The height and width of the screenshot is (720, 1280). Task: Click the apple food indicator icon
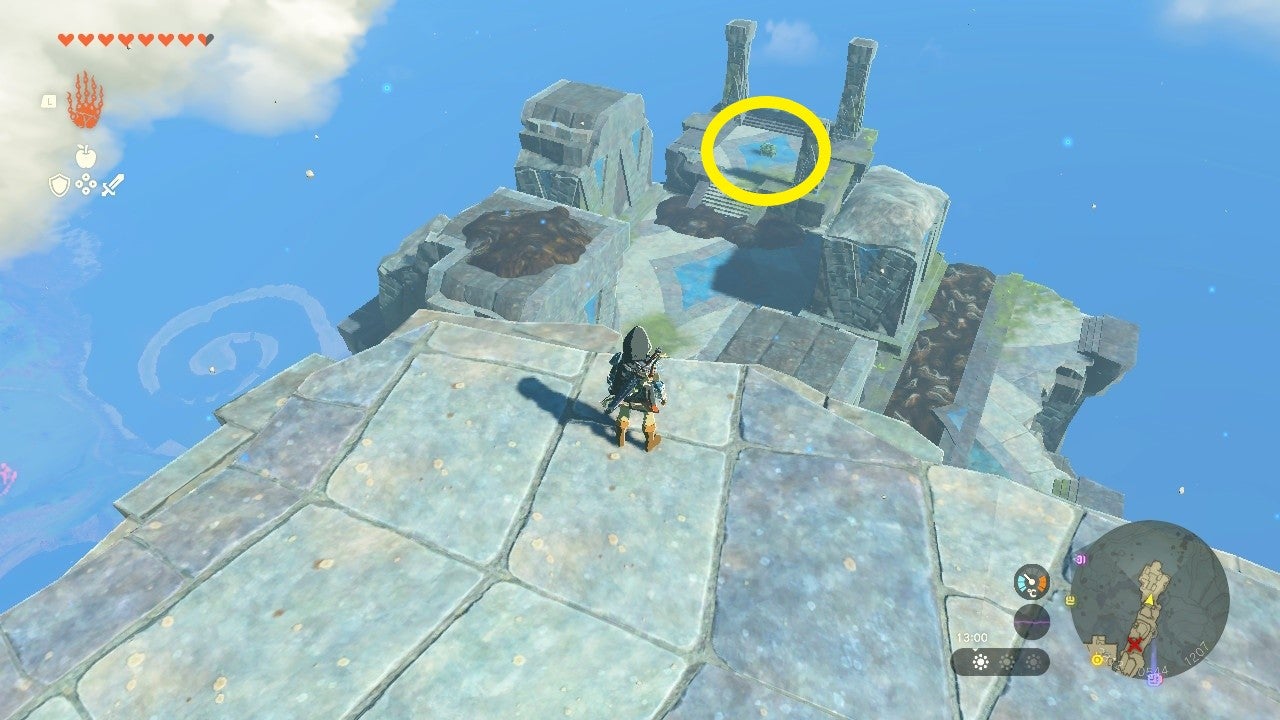[x=86, y=155]
